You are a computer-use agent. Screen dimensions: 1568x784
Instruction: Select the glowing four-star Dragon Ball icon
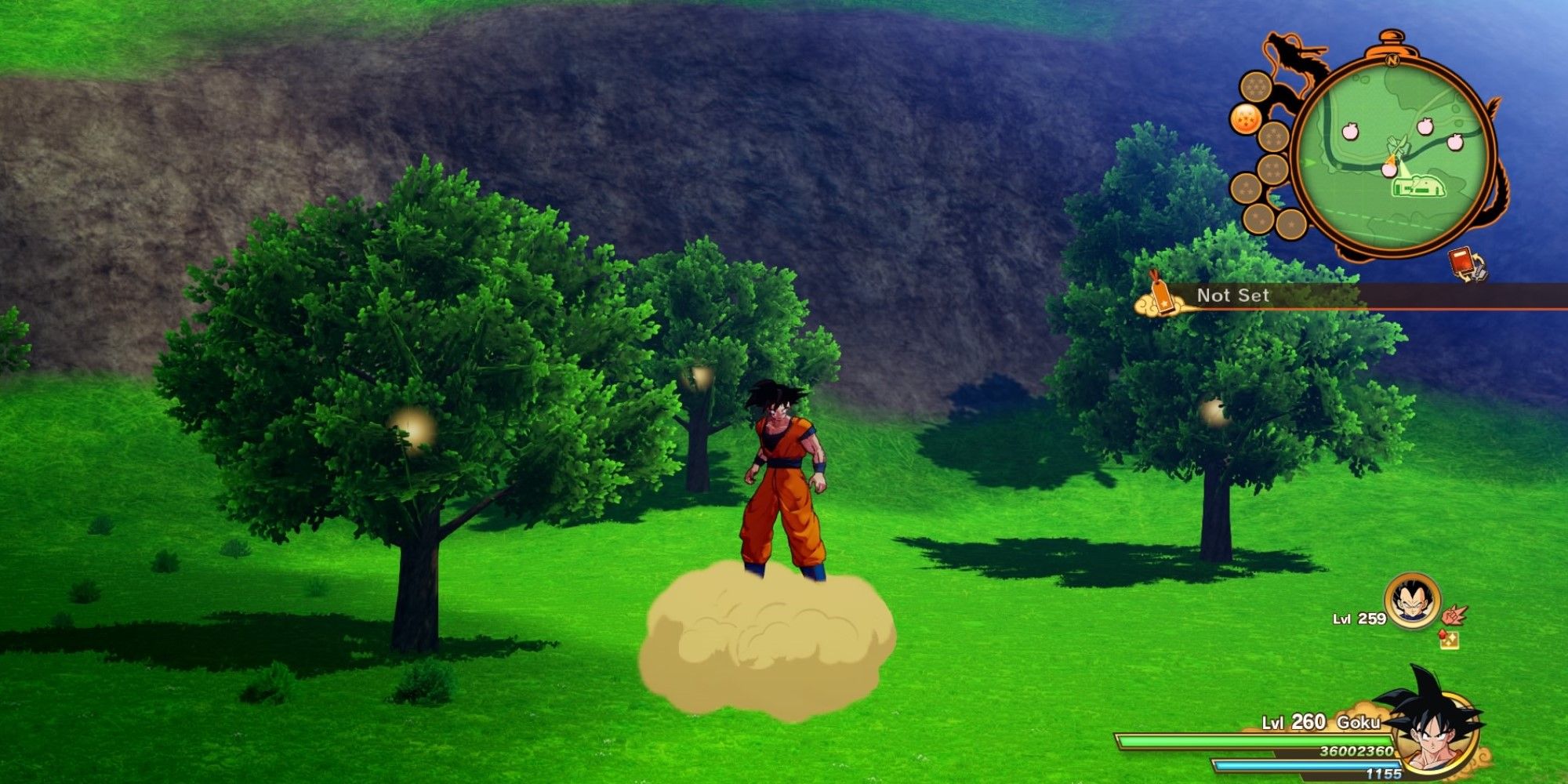point(1248,118)
